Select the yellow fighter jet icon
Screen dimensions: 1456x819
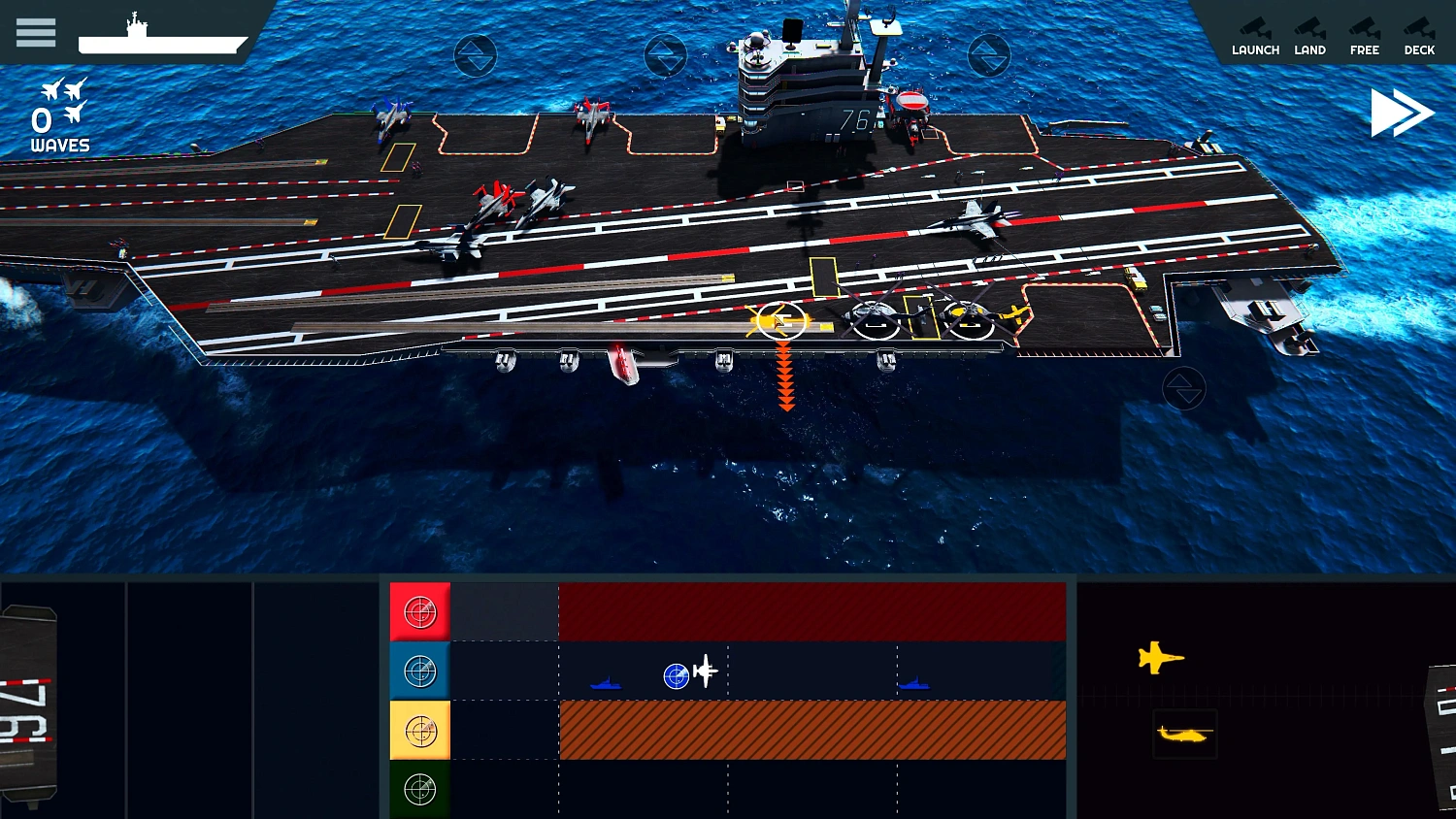(1161, 657)
